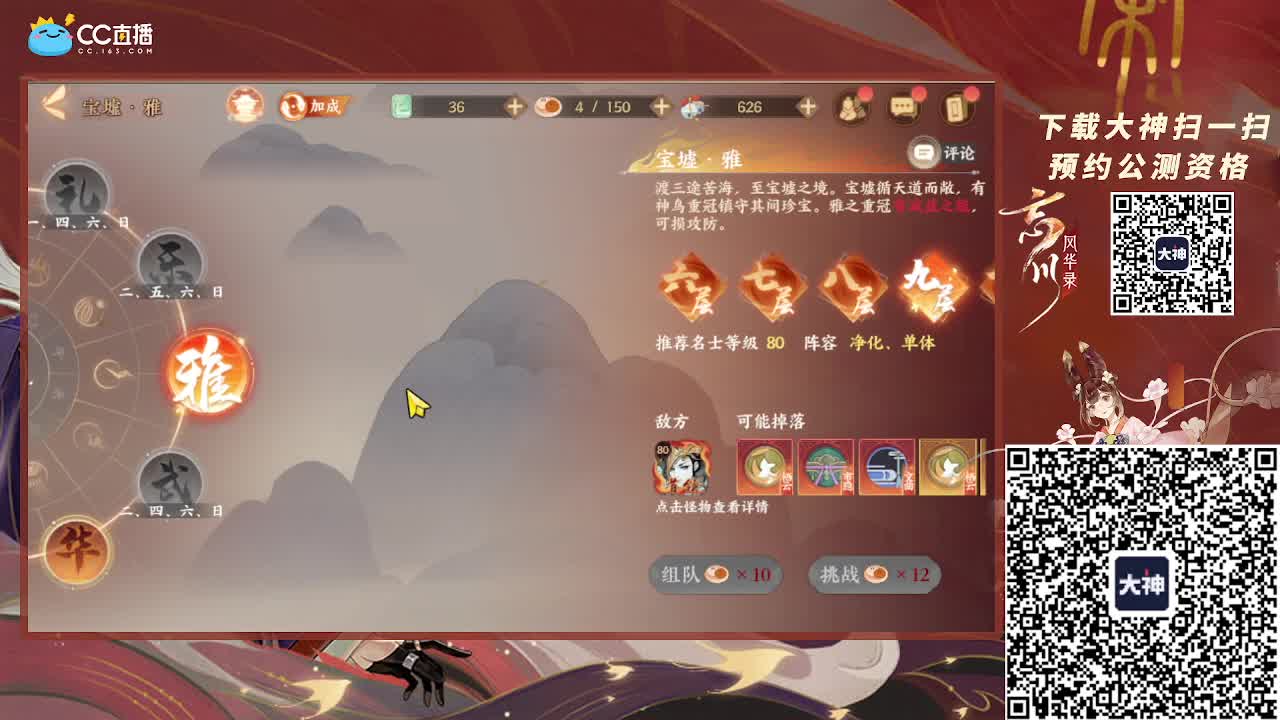Open the 评论 comments panel

point(945,153)
